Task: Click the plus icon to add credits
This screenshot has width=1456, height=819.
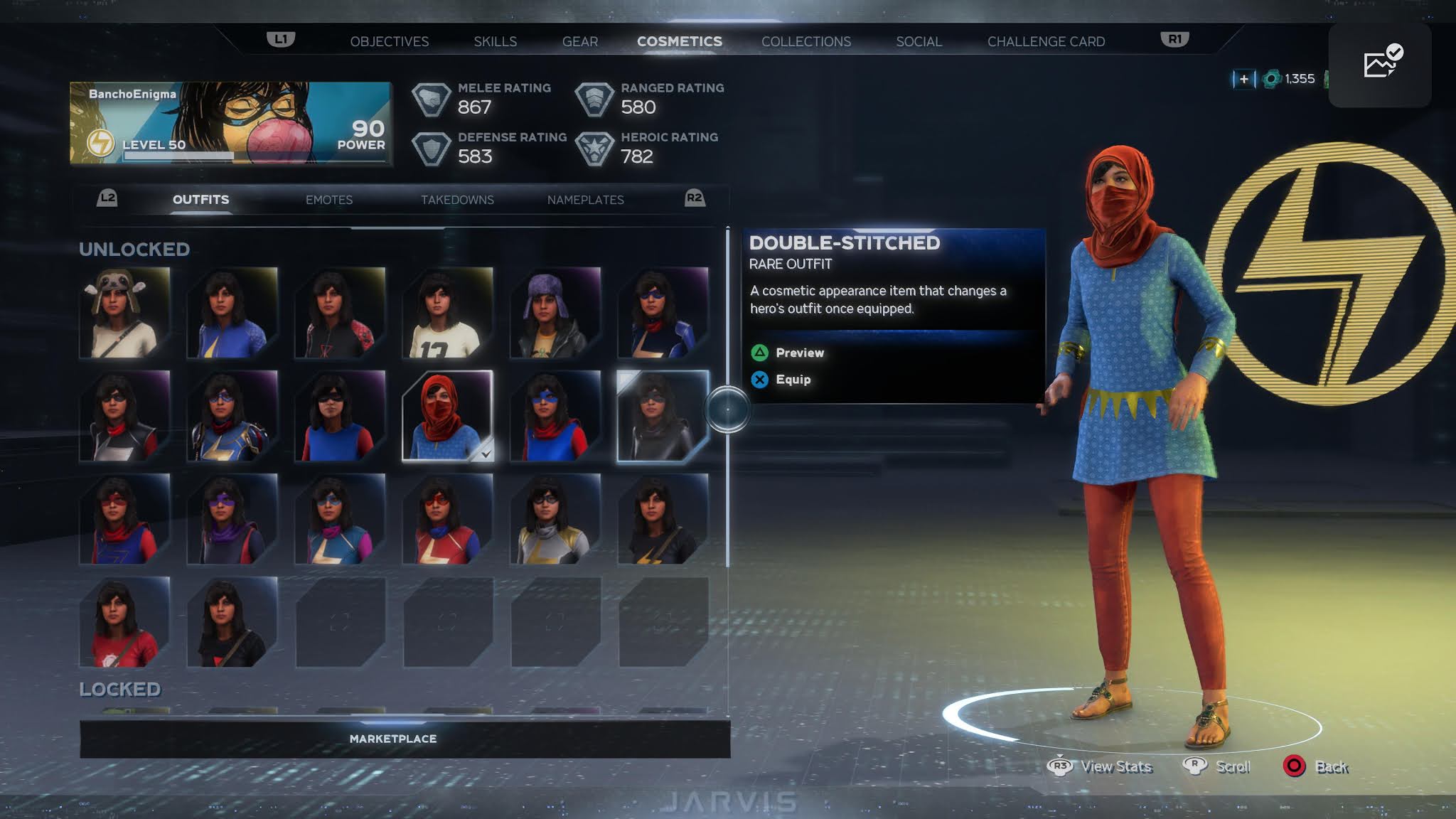Action: coord(1243,79)
